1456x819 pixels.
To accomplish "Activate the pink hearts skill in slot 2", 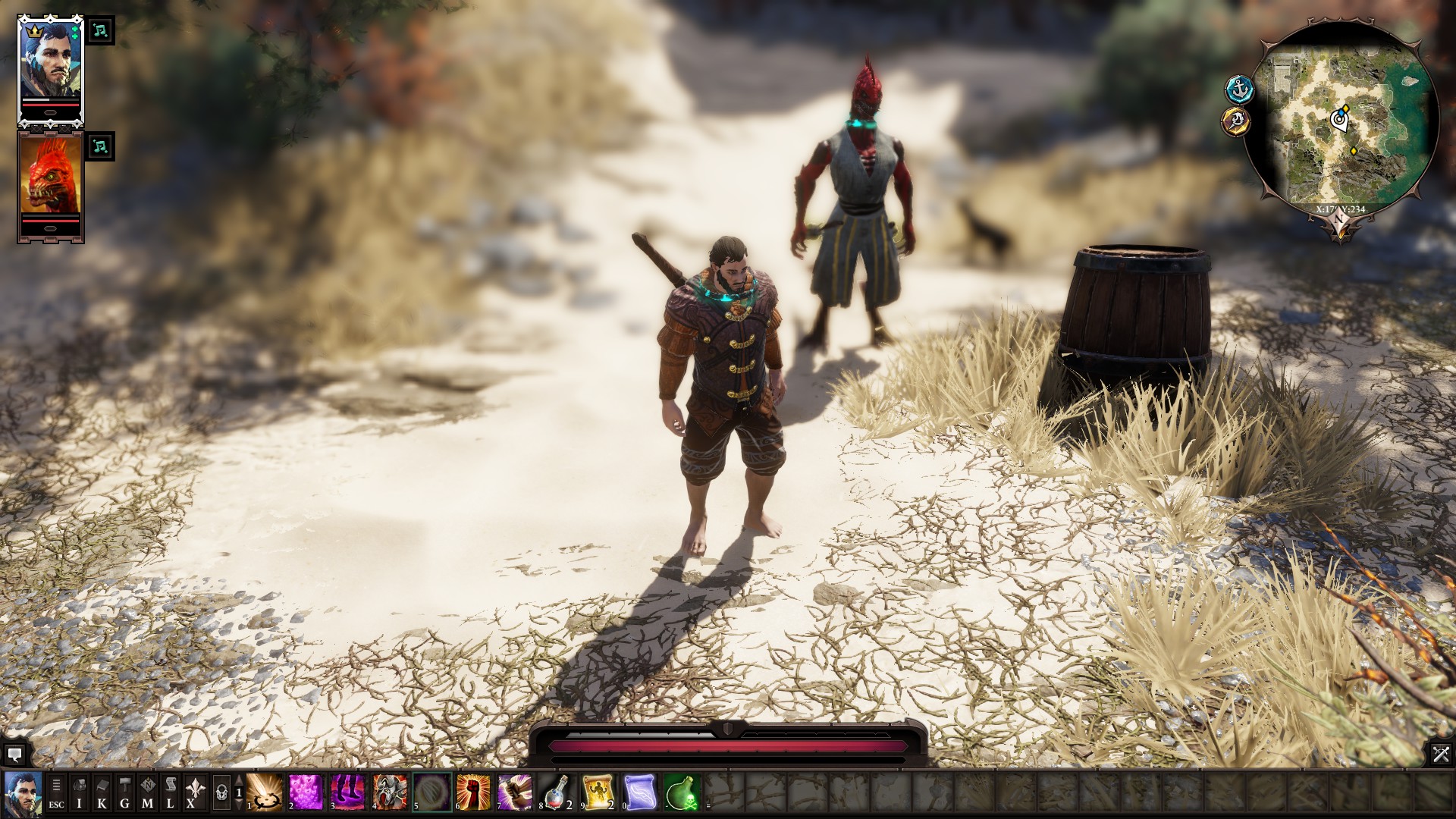I will [306, 792].
